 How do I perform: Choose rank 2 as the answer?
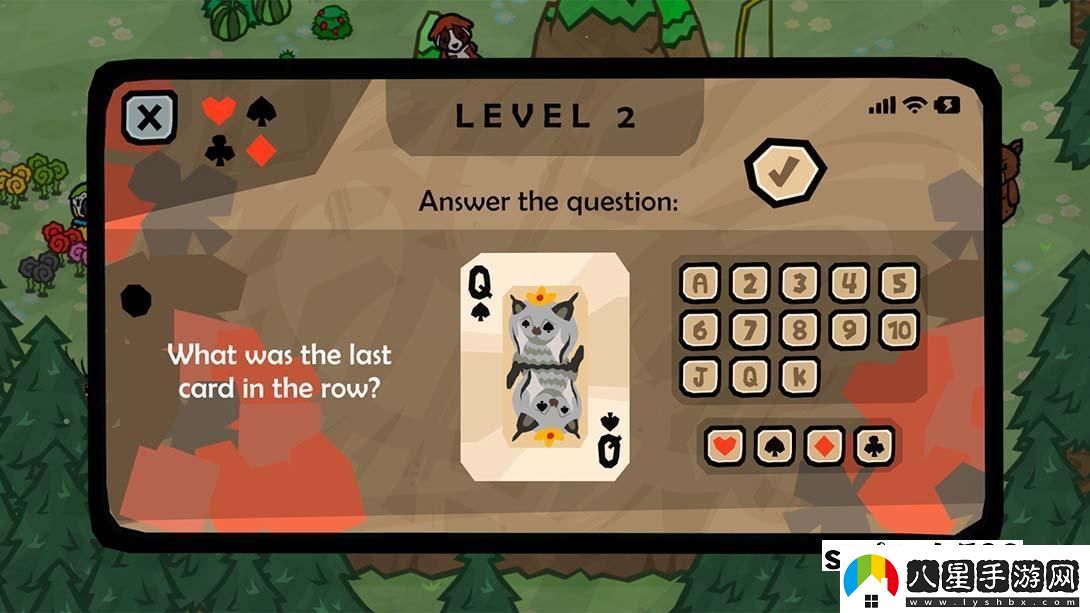(x=749, y=284)
